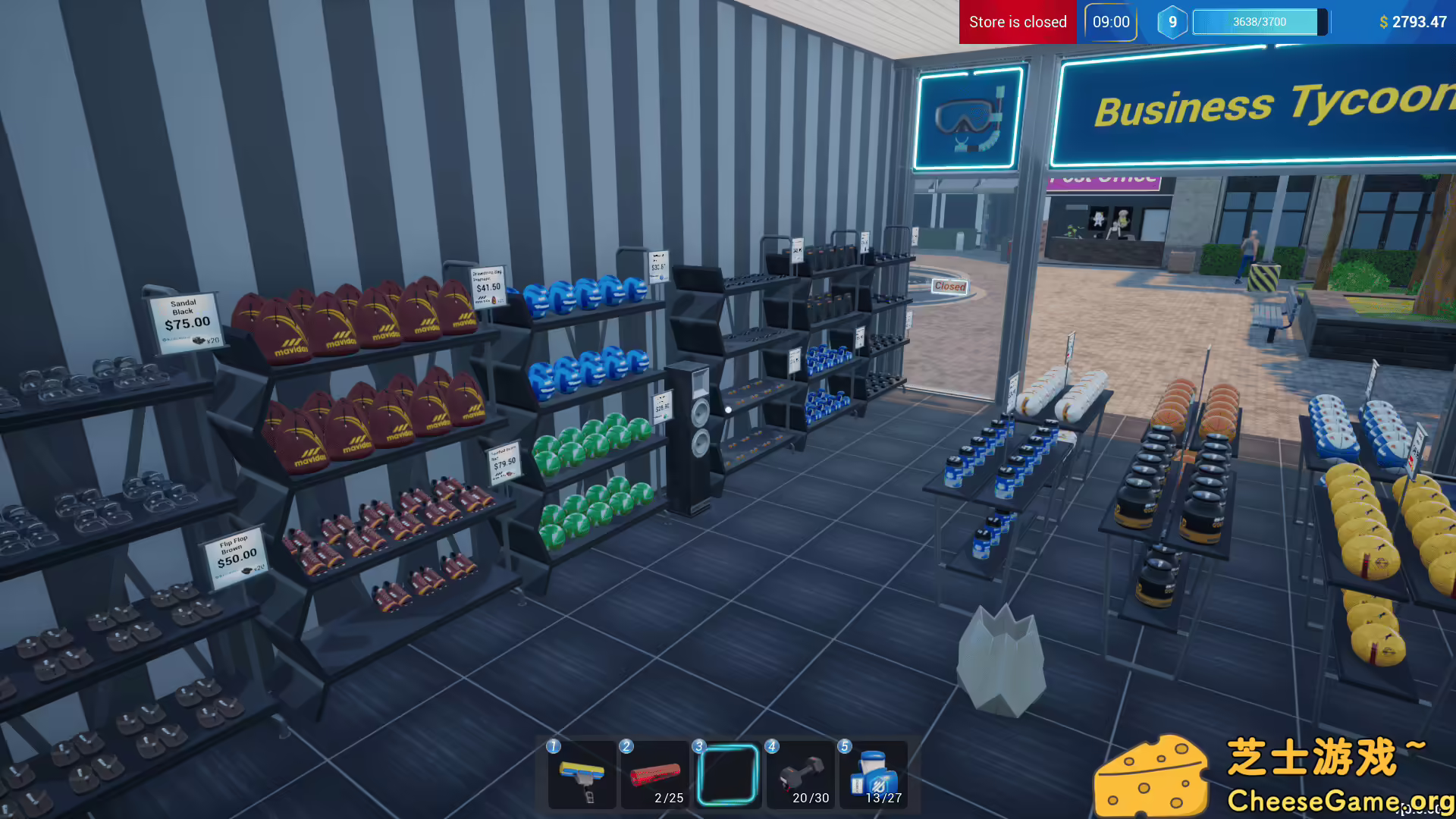
Task: Open the CheeseGame.org link
Action: coord(1340,799)
